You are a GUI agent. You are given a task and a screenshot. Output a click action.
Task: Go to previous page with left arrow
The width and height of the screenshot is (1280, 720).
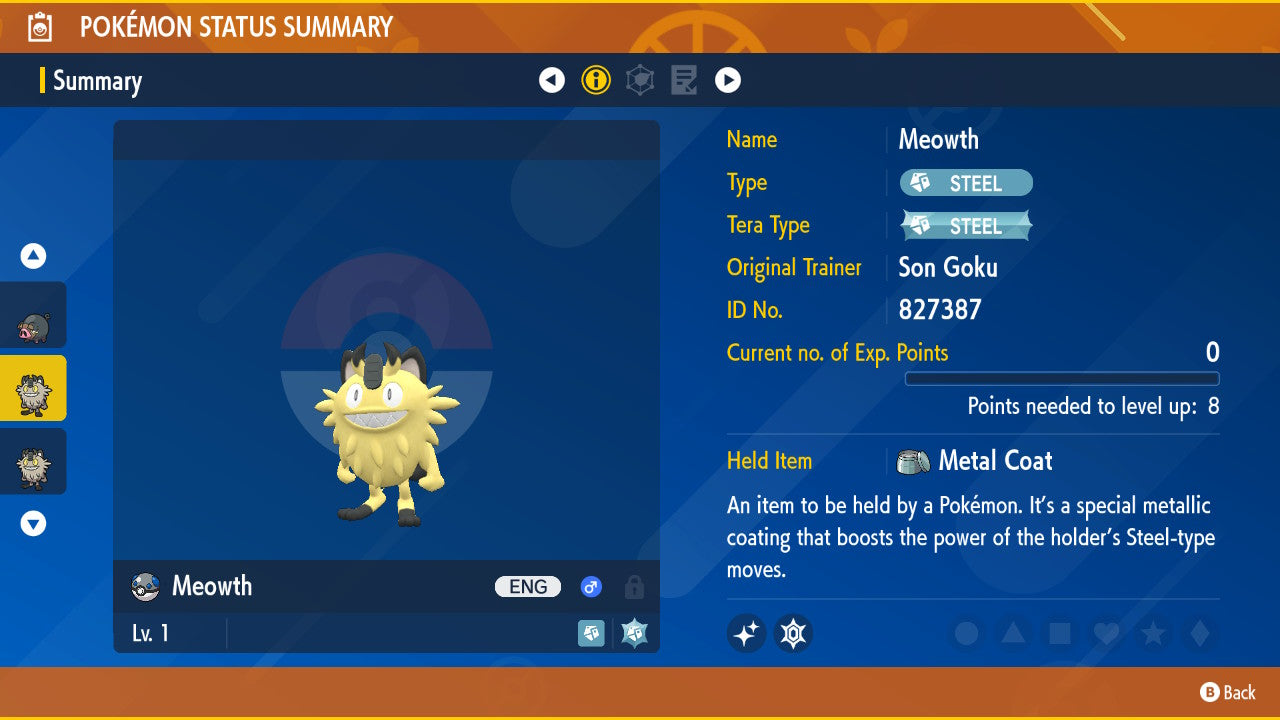pyautogui.click(x=552, y=79)
